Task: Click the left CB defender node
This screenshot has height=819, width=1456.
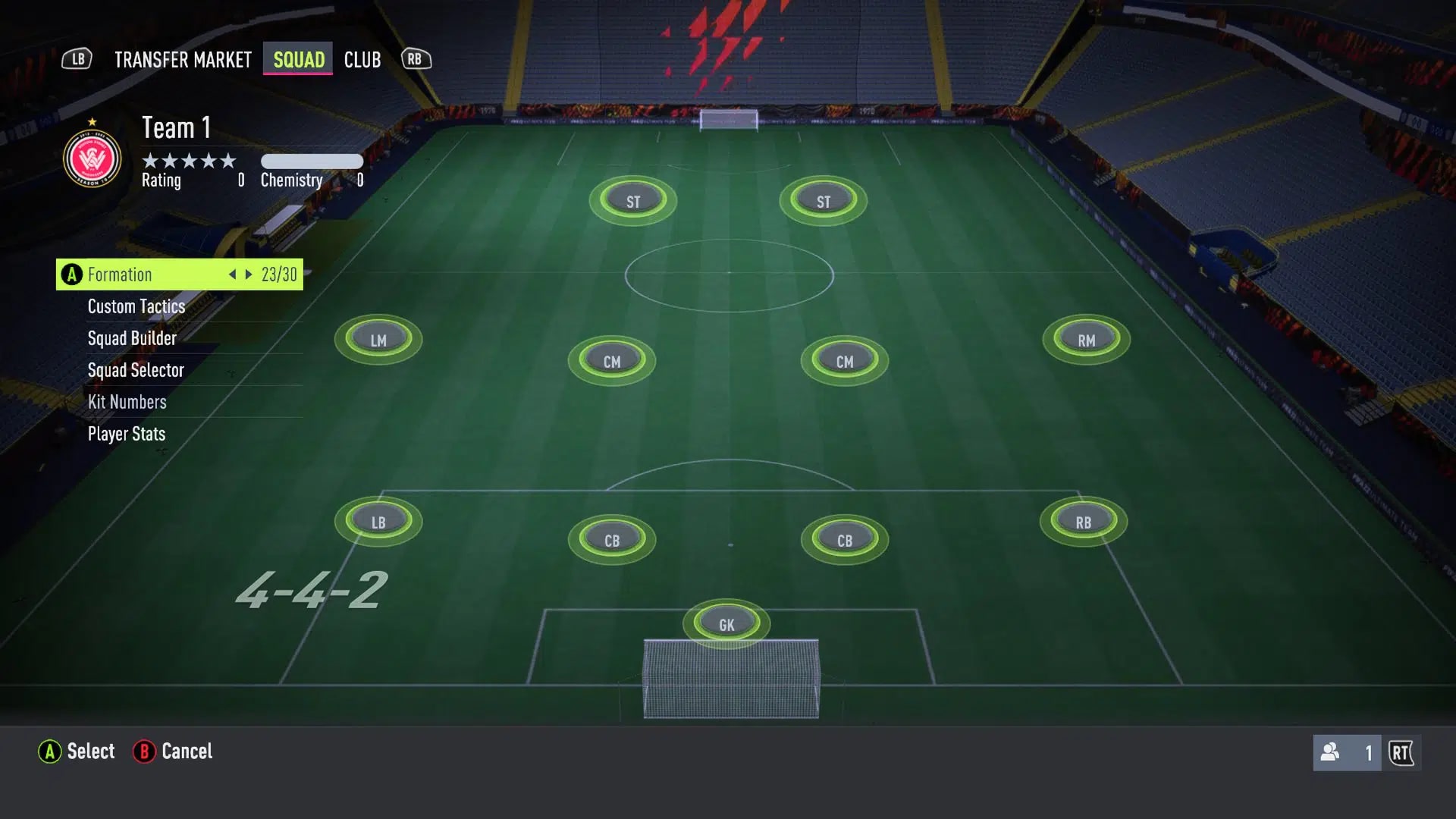Action: point(613,540)
